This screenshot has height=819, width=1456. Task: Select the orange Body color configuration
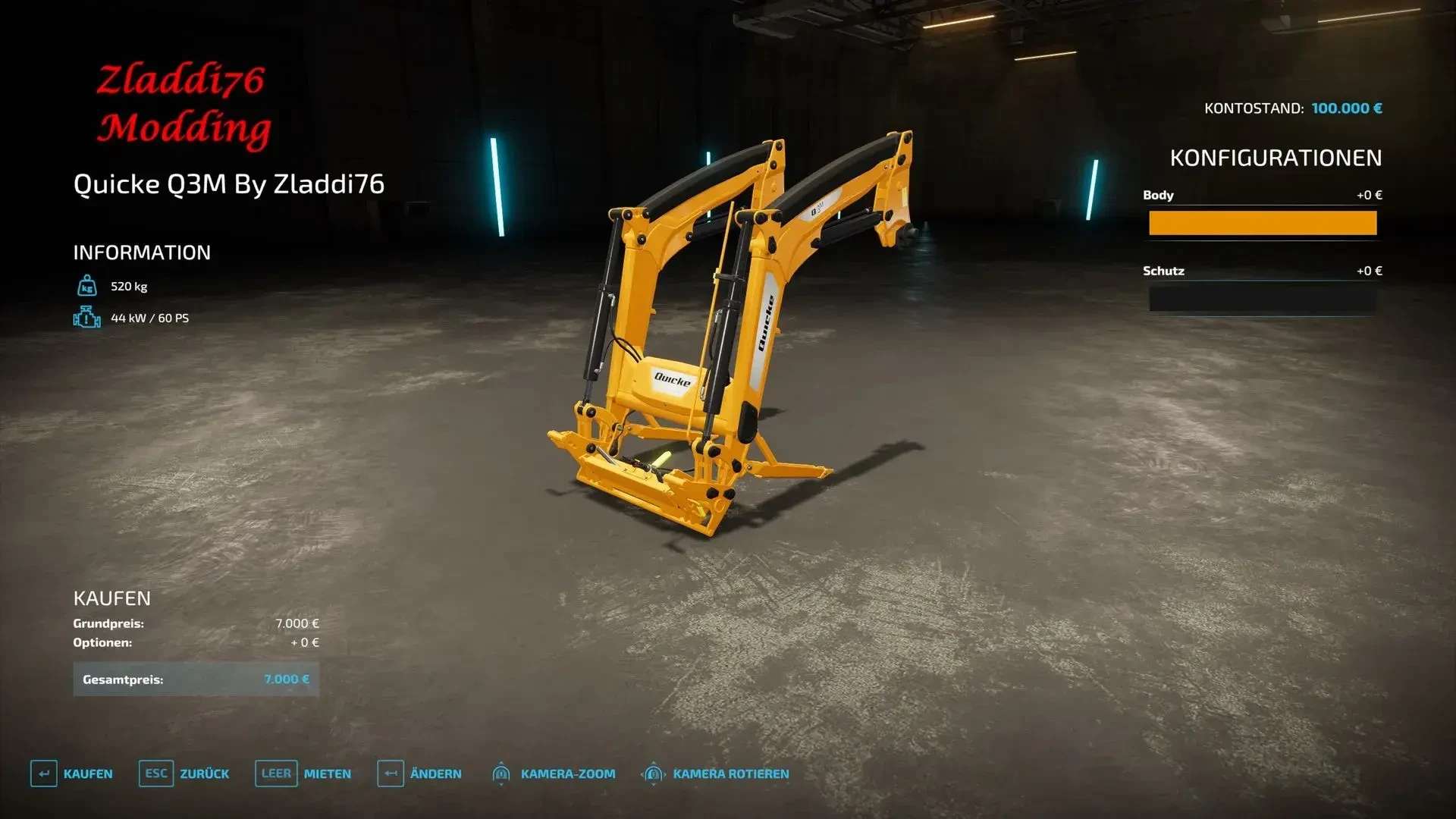[1262, 223]
